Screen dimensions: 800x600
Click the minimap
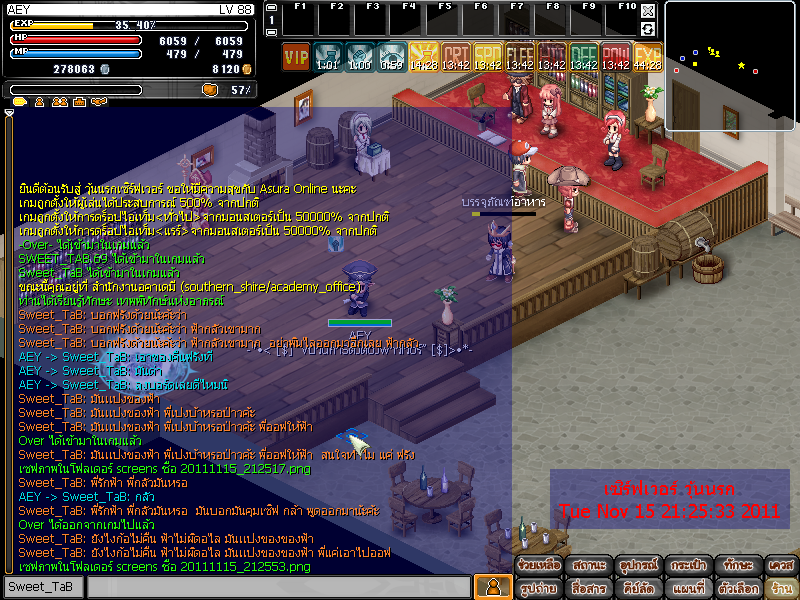click(x=730, y=58)
